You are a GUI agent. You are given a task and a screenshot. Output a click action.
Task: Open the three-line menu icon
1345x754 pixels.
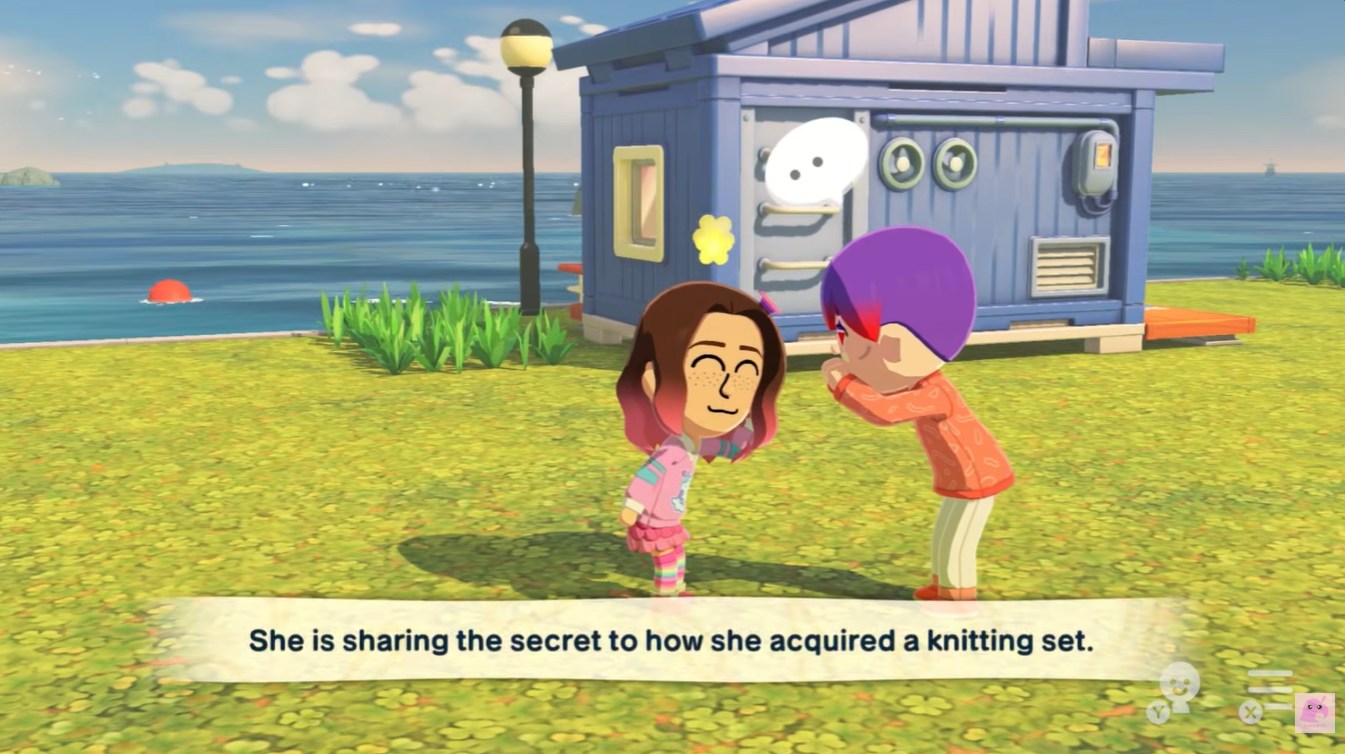[x=1270, y=689]
